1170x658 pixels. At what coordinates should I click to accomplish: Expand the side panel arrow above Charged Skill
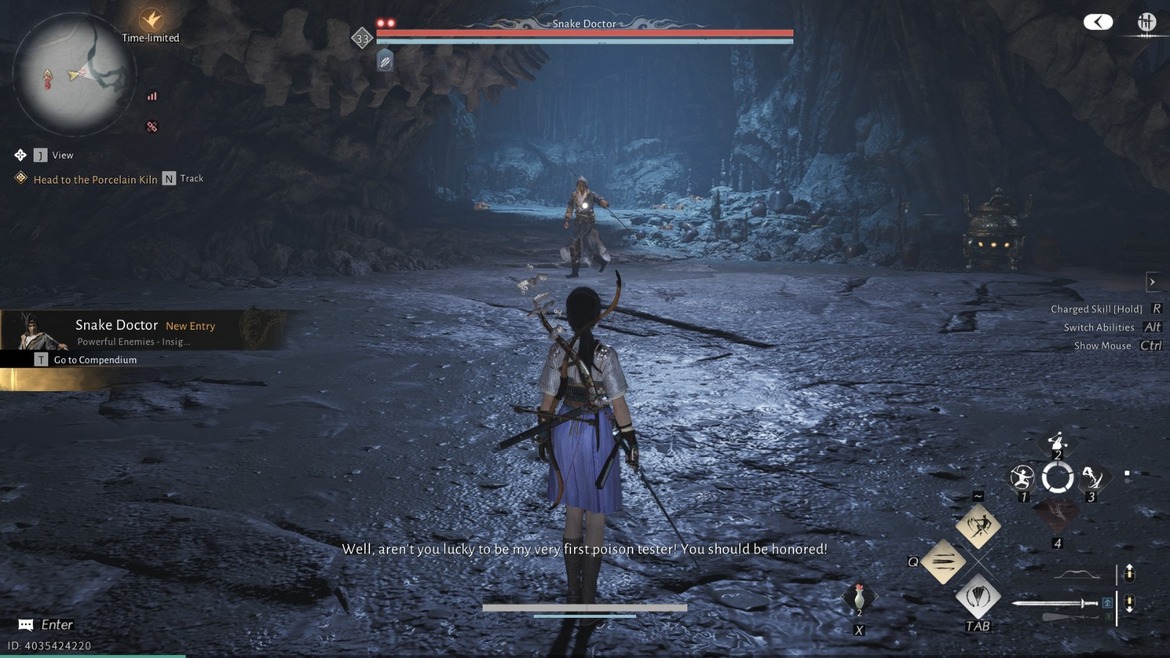1152,282
